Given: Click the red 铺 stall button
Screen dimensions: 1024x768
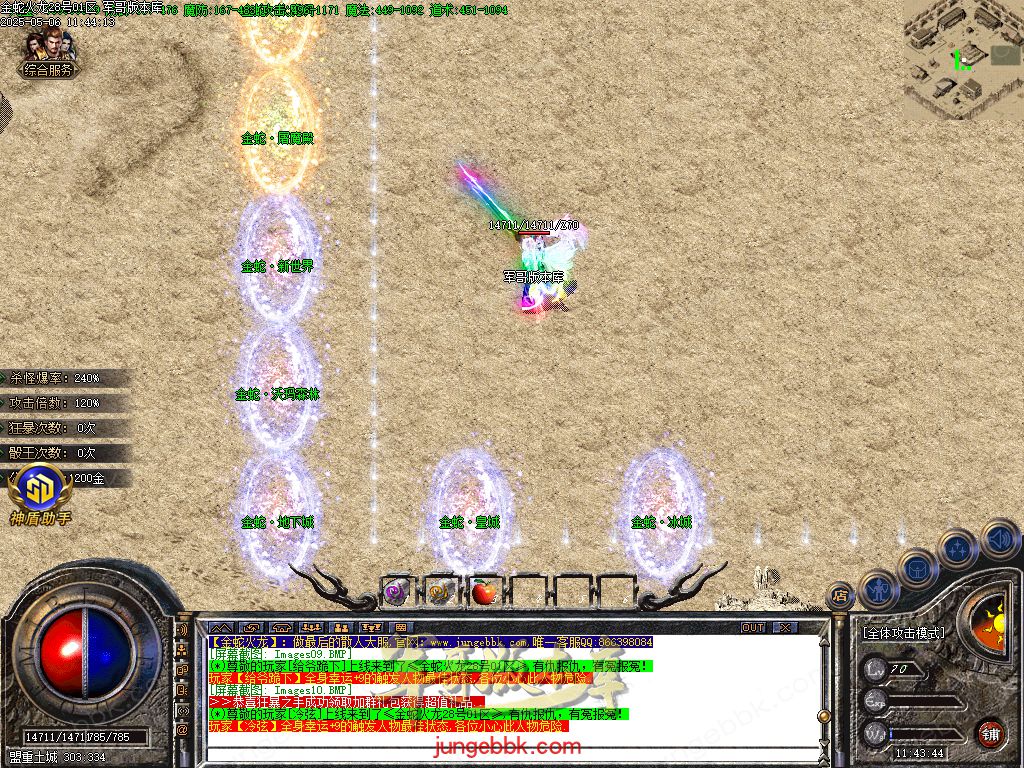Looking at the screenshot, I should click(x=991, y=731).
